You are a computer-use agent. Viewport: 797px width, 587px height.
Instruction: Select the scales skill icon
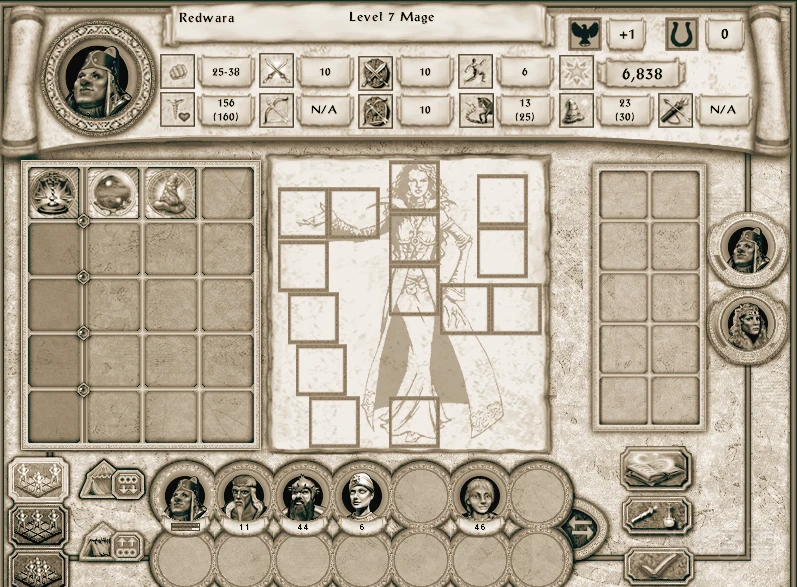pos(54,191)
